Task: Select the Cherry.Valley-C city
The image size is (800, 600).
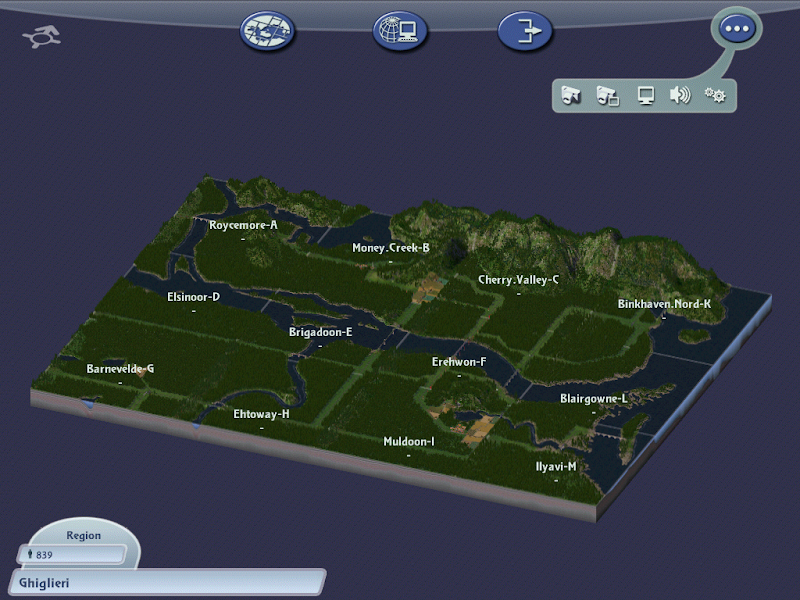Action: [x=518, y=281]
